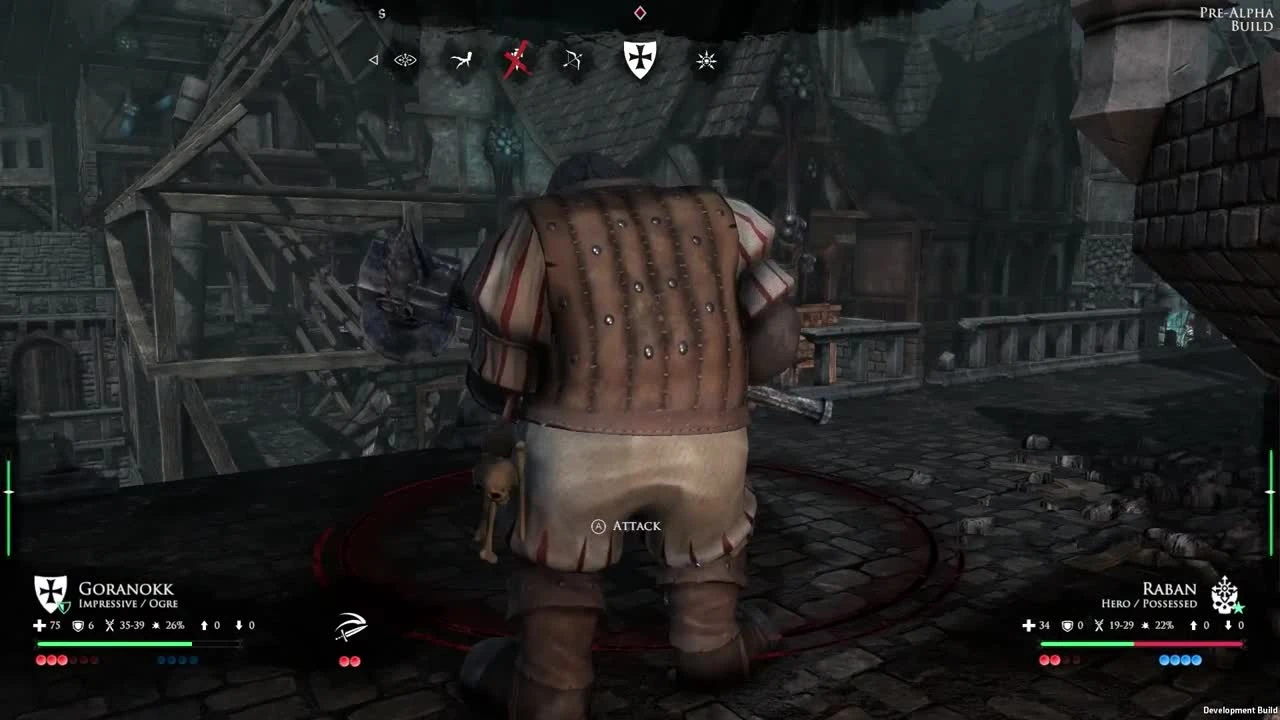Choose the sunburst ability icon
This screenshot has height=720, width=1280.
coord(705,60)
